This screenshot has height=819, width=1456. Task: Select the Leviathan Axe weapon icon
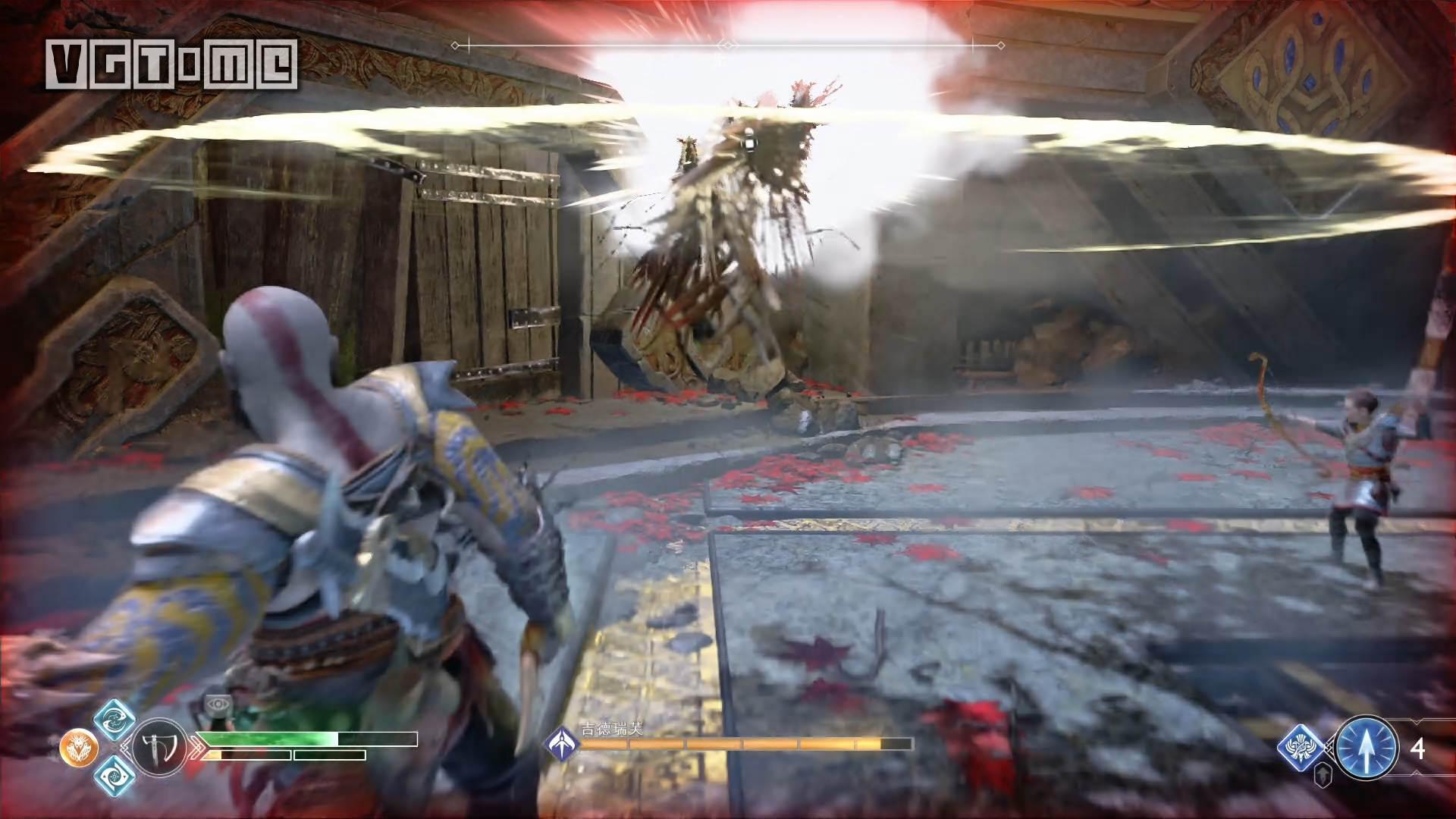(x=159, y=747)
